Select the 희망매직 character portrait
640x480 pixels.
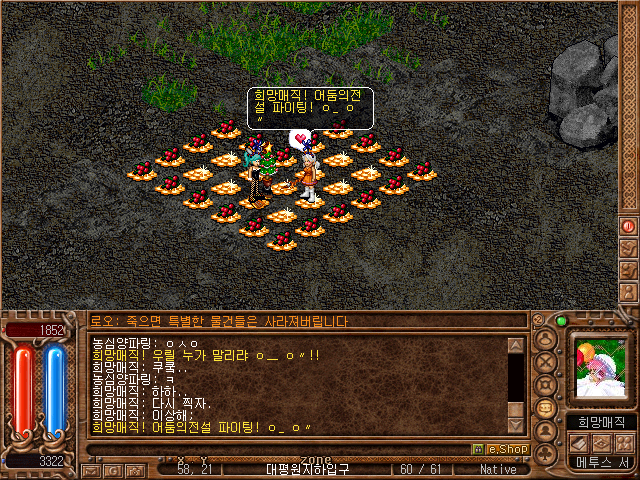pyautogui.click(x=602, y=369)
